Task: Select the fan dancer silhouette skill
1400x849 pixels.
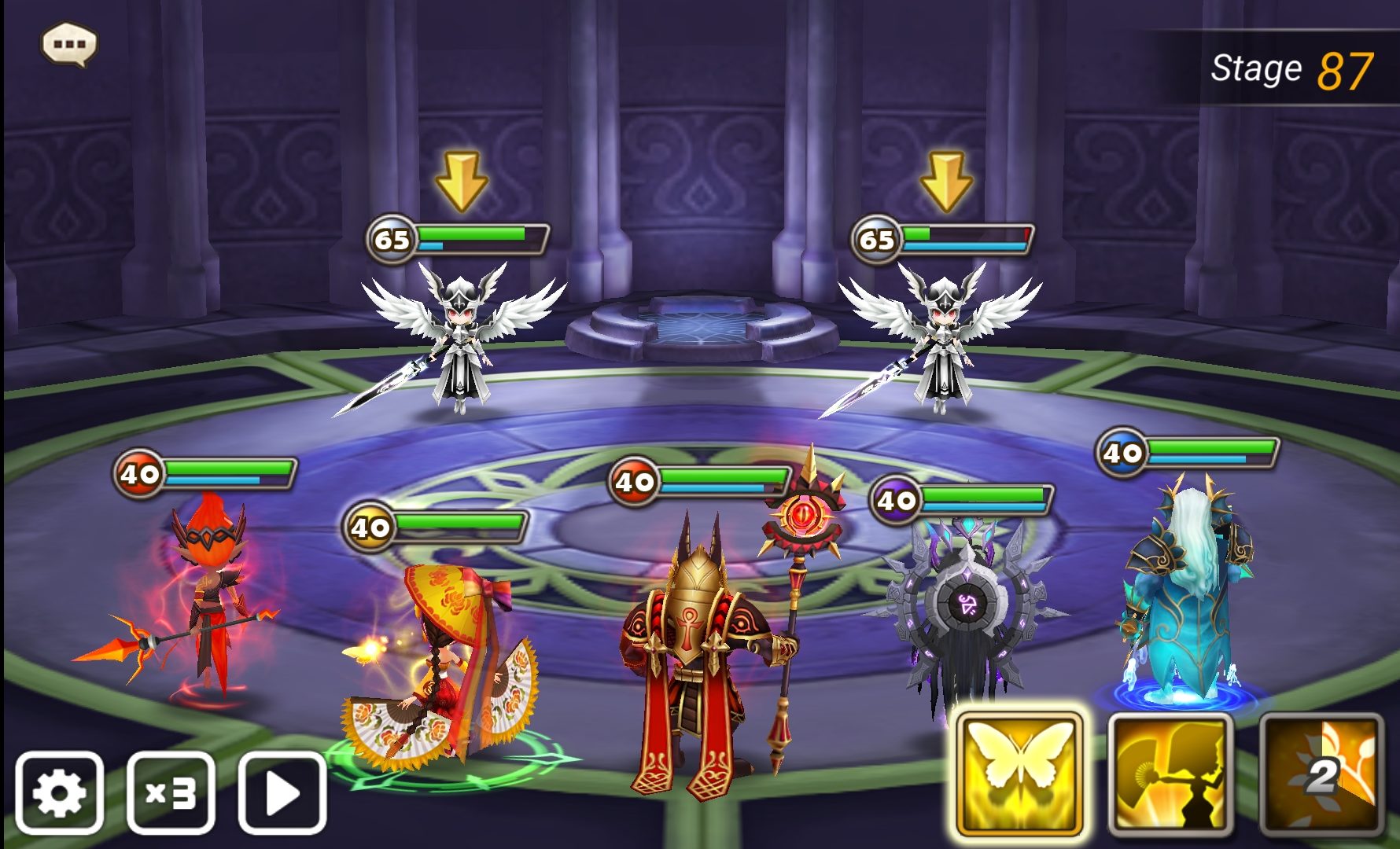Action: click(x=1170, y=775)
